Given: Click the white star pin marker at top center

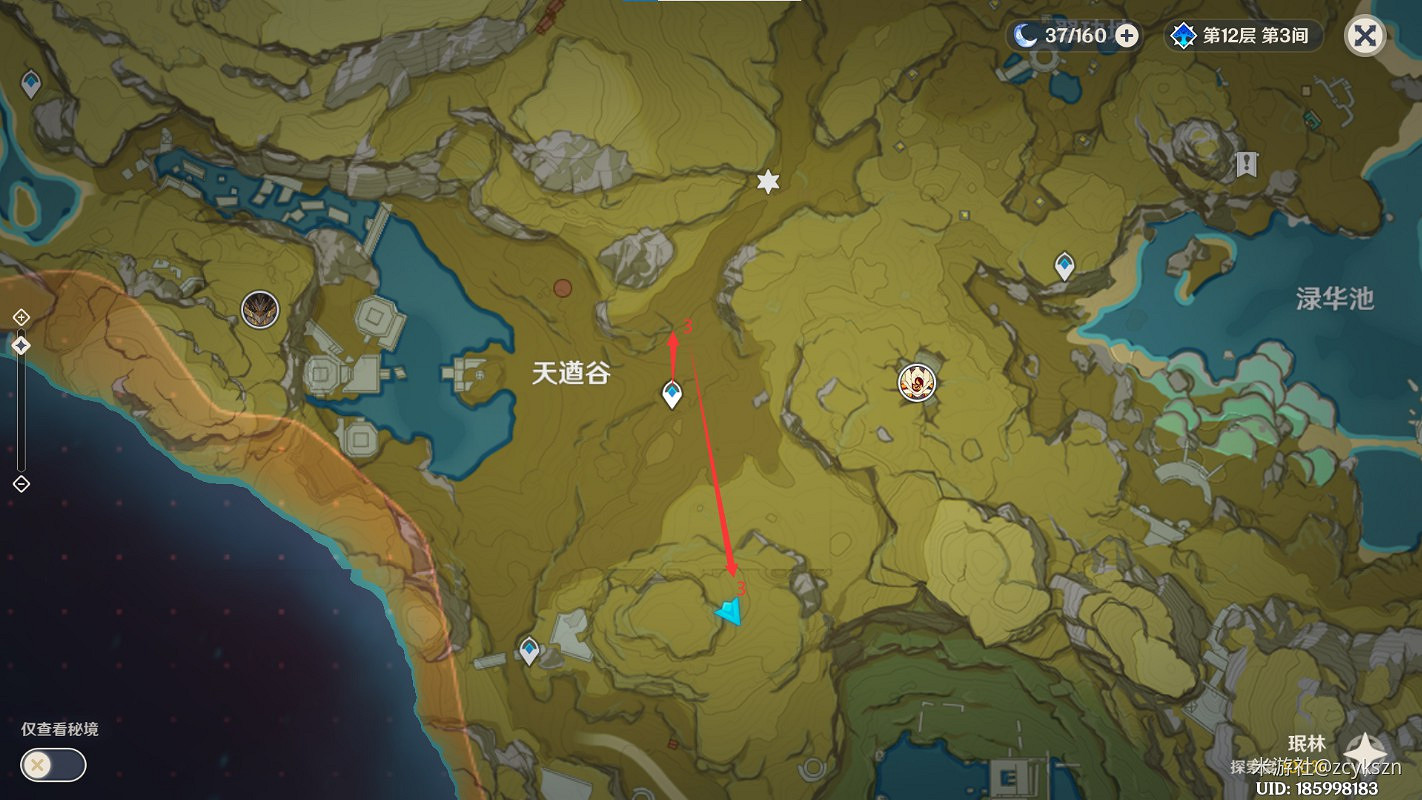Looking at the screenshot, I should pyautogui.click(x=766, y=183).
